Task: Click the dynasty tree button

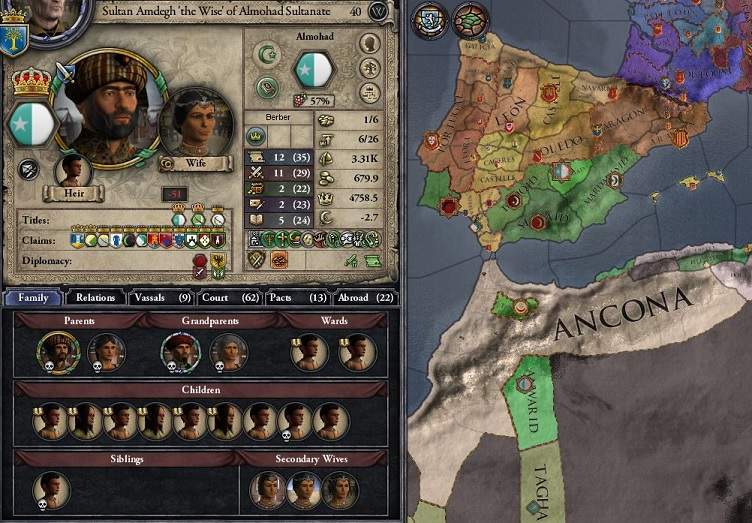Action: 369,68
